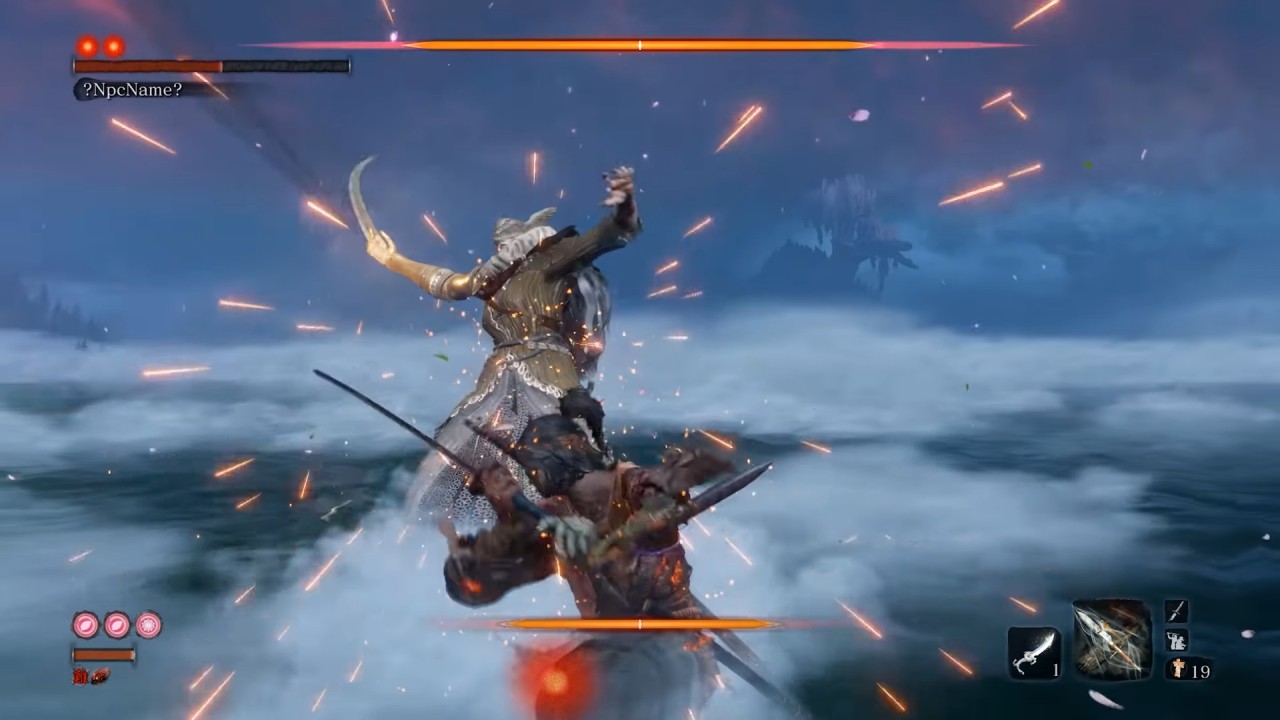Click the red kanji status effect icon
Image resolution: width=1280 pixels, height=720 pixels.
pos(80,676)
